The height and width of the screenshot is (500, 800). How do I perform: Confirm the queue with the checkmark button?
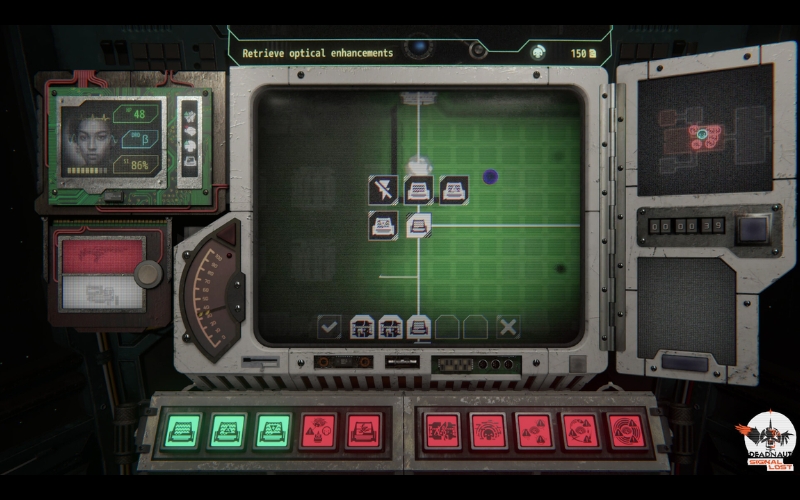tap(329, 326)
